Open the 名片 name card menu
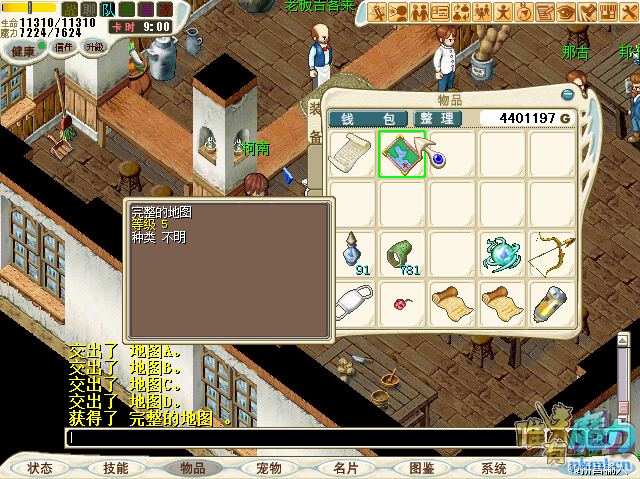The width and height of the screenshot is (640, 479). (346, 468)
